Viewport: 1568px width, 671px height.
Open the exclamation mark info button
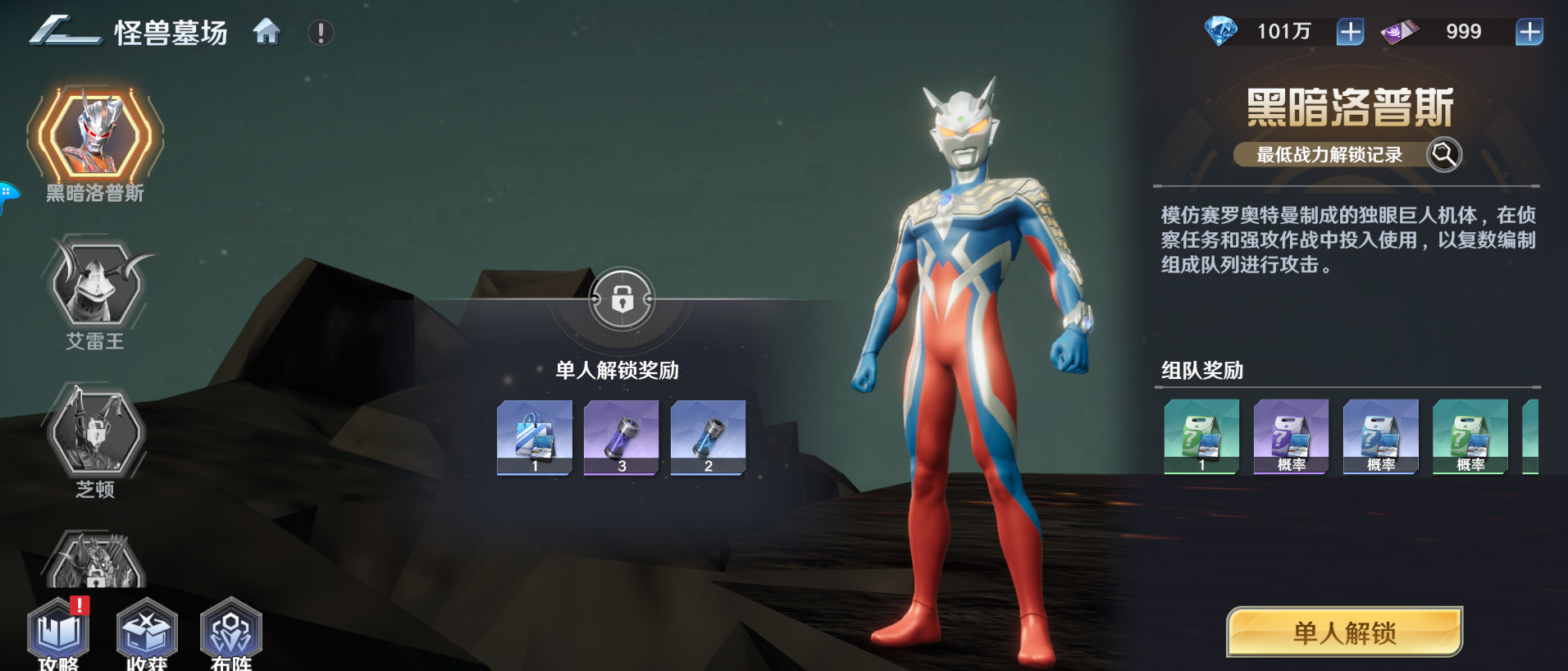[x=321, y=33]
